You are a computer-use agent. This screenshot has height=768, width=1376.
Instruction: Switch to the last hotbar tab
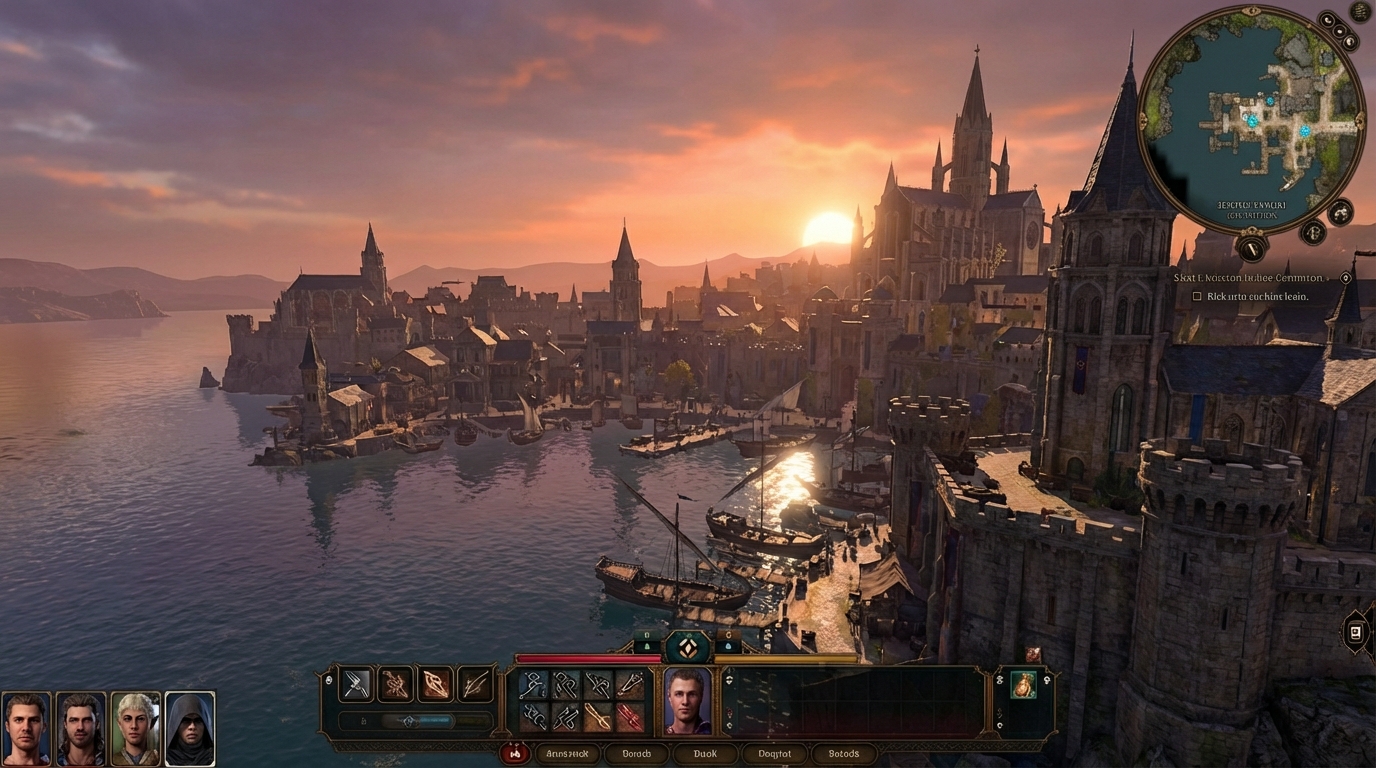pyautogui.click(x=844, y=754)
